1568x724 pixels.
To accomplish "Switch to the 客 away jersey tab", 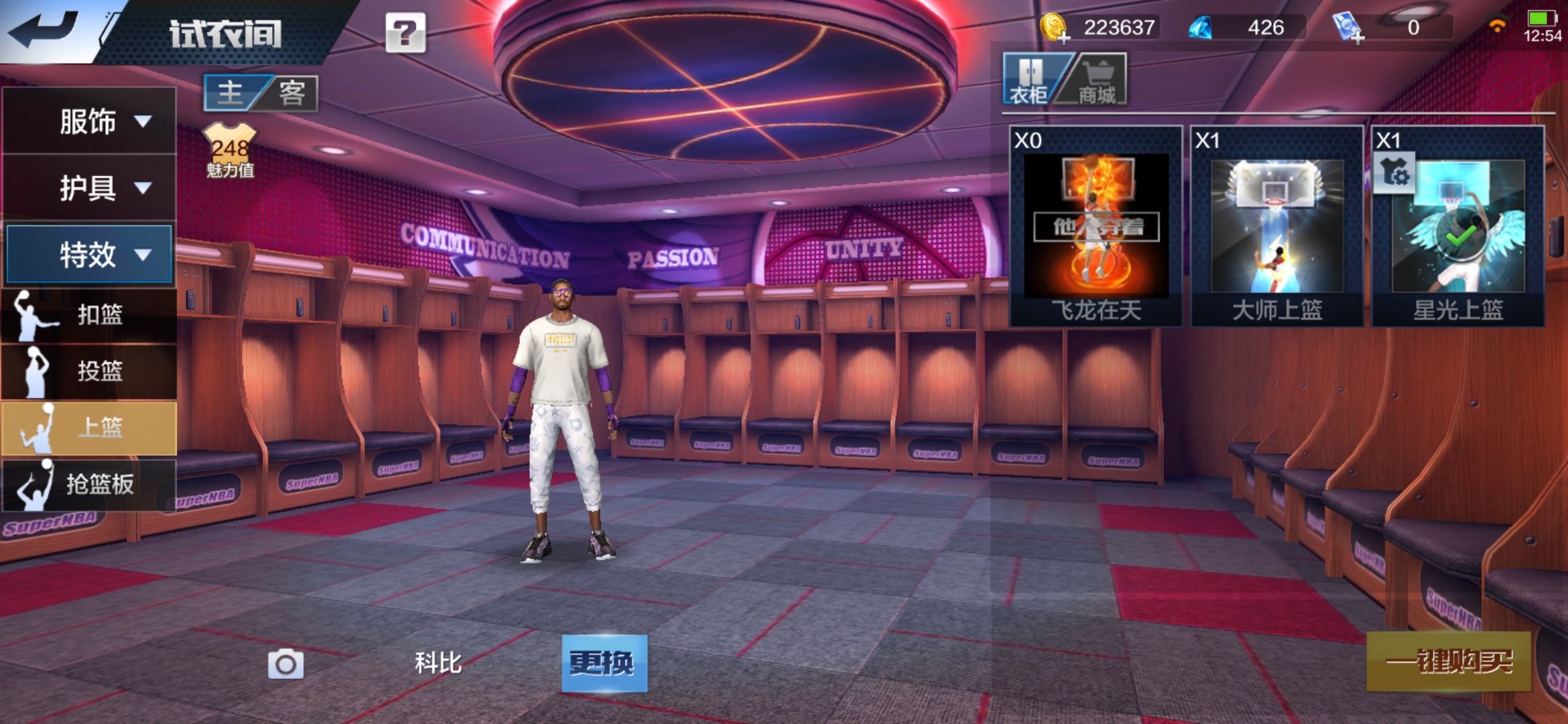I will pyautogui.click(x=291, y=93).
